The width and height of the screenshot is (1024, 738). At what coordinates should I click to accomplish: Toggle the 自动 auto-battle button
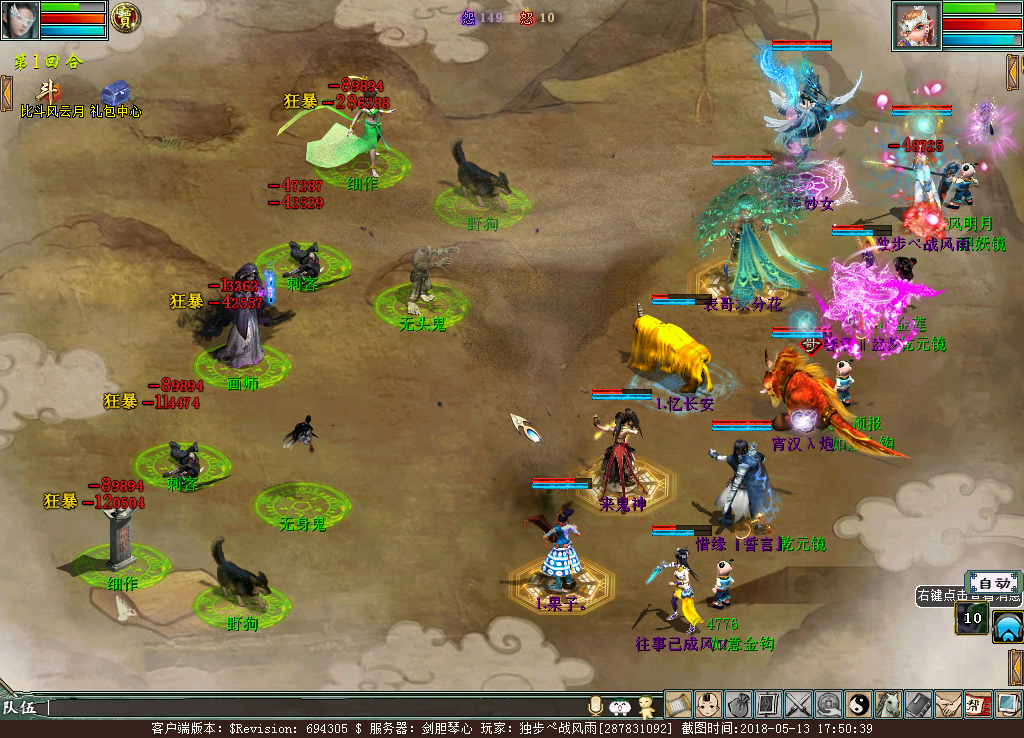[x=993, y=583]
